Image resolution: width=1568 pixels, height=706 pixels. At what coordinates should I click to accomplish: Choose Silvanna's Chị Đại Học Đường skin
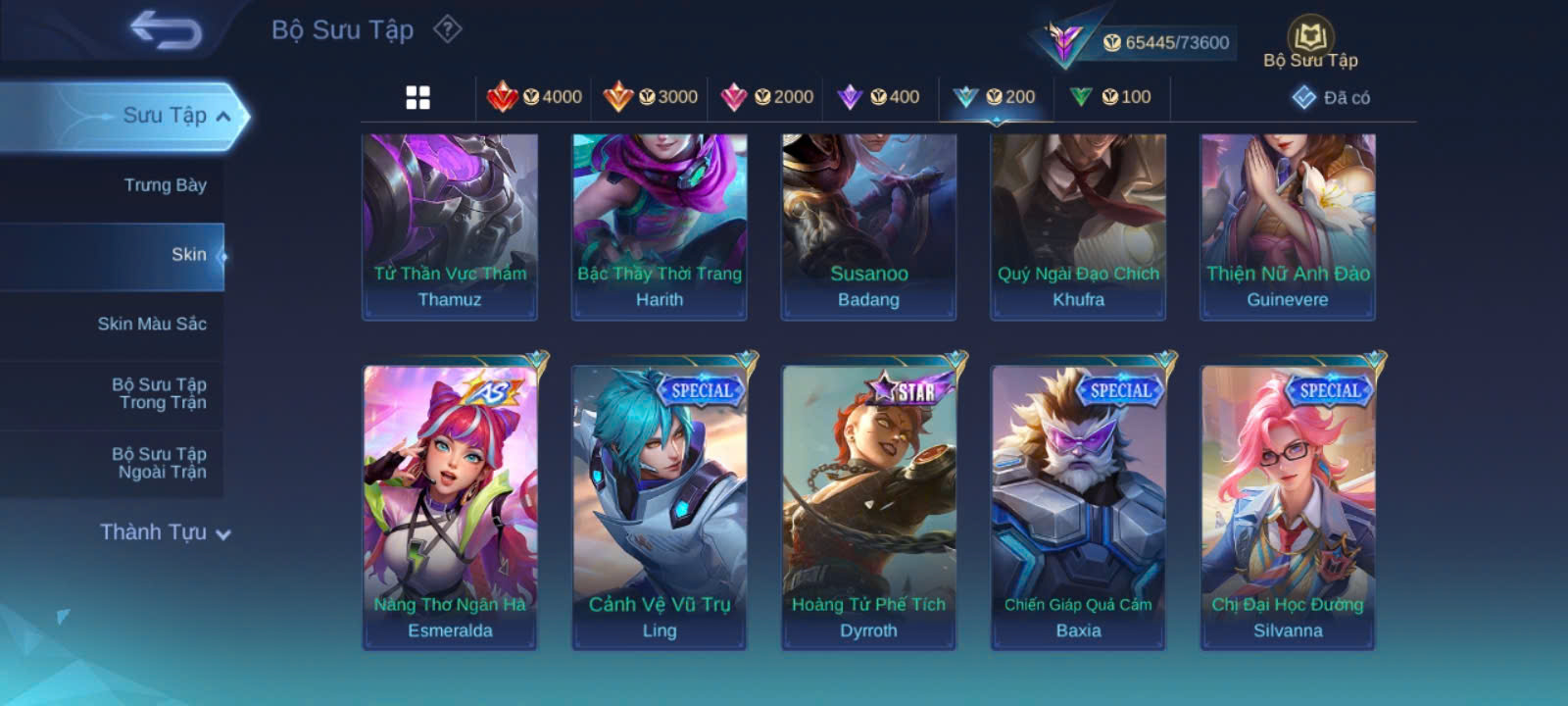[x=1288, y=506]
